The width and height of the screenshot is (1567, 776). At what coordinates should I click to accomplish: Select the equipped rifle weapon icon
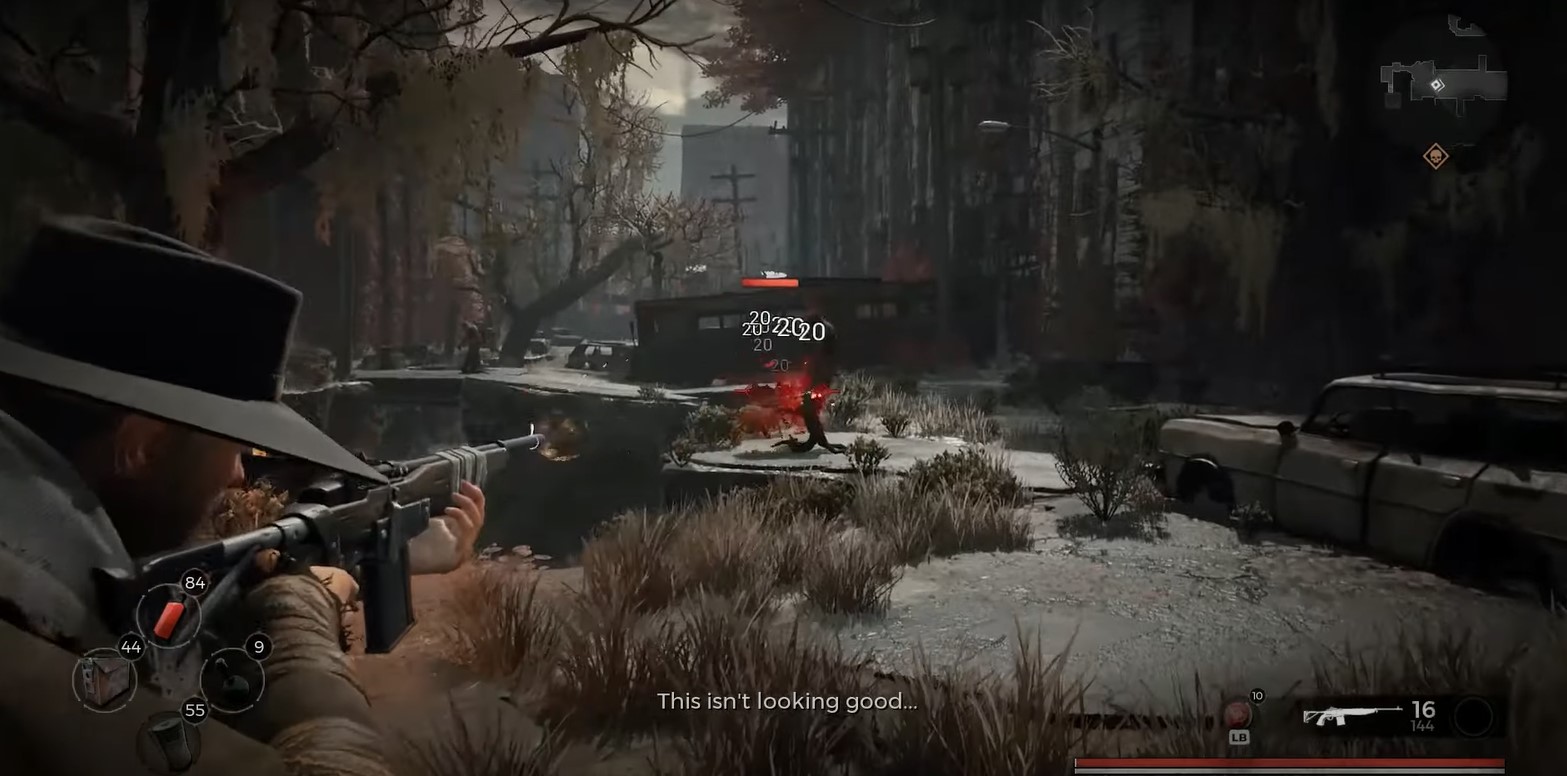1353,715
